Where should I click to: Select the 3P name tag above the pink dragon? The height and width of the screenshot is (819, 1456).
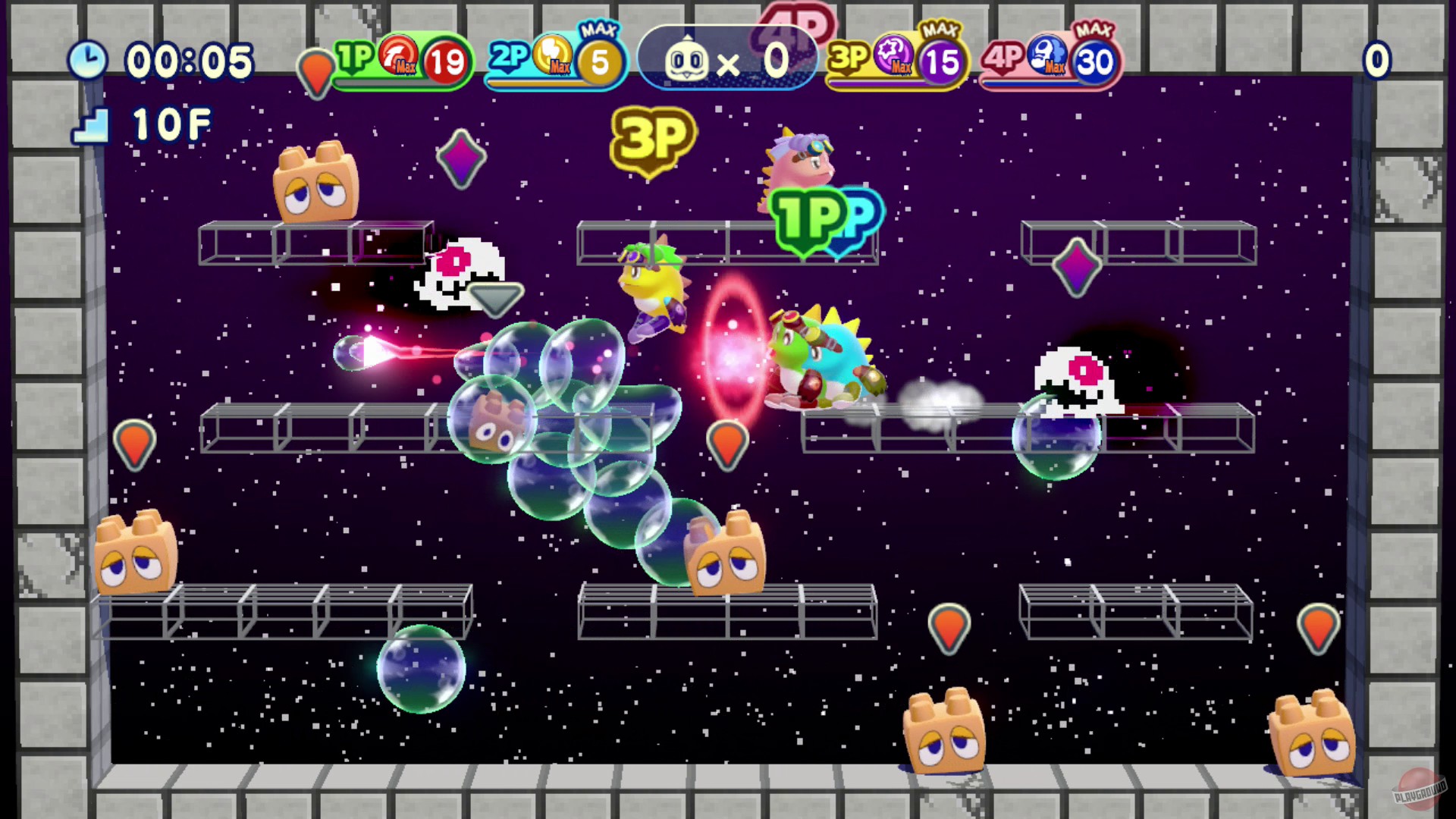652,140
